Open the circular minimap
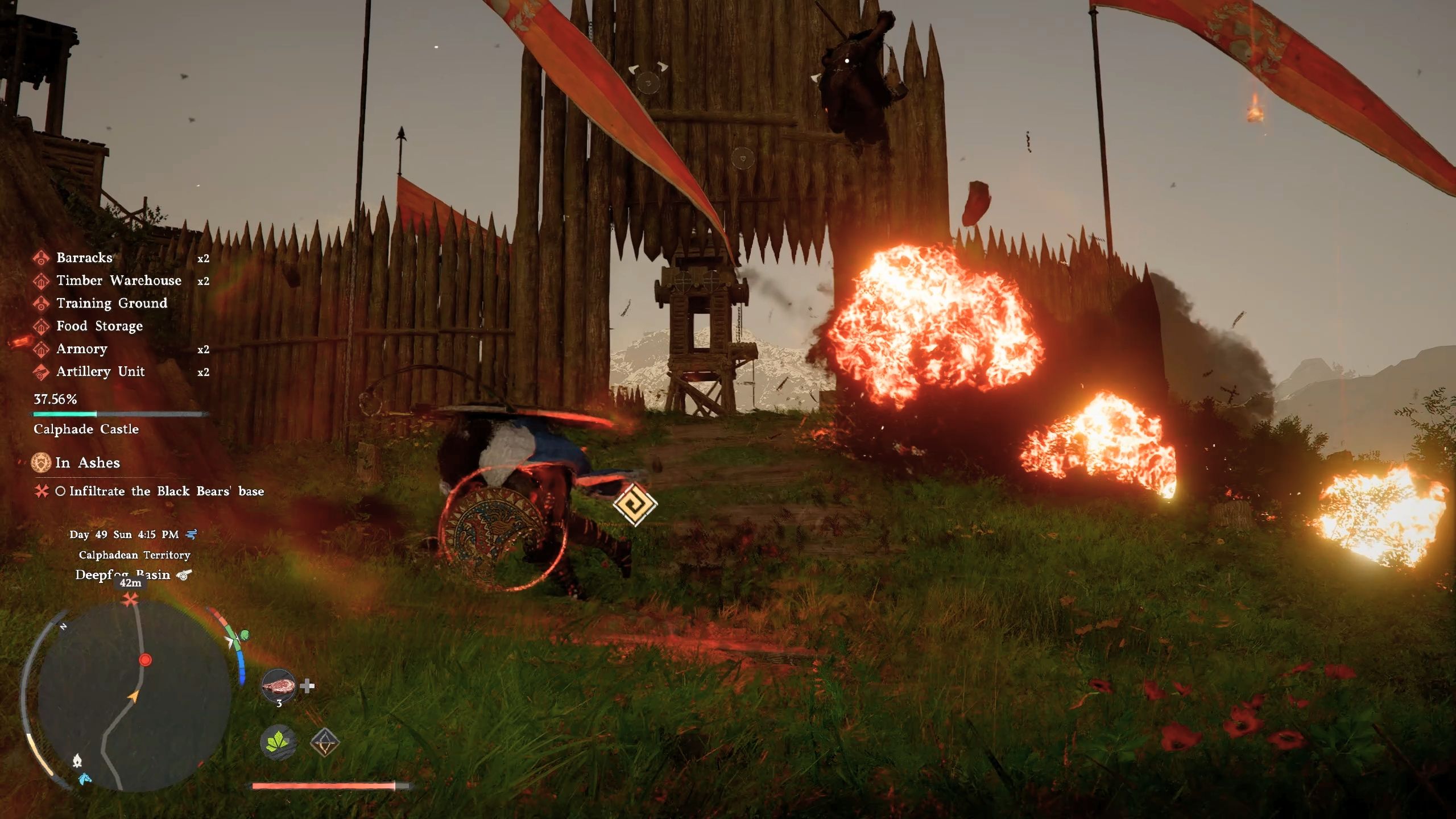The width and height of the screenshot is (1456, 819). (x=134, y=695)
